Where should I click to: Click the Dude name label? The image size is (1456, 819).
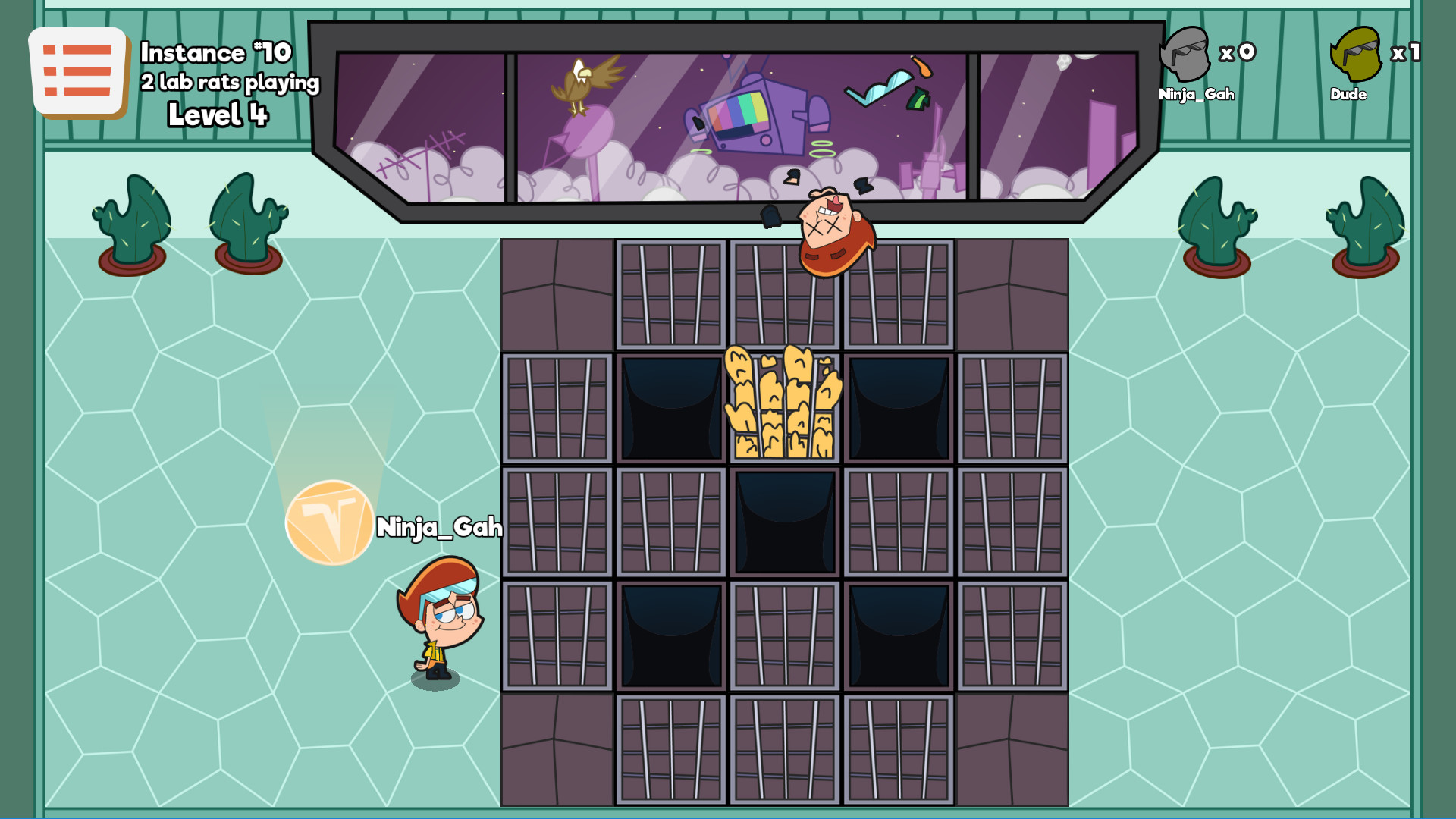1350,95
